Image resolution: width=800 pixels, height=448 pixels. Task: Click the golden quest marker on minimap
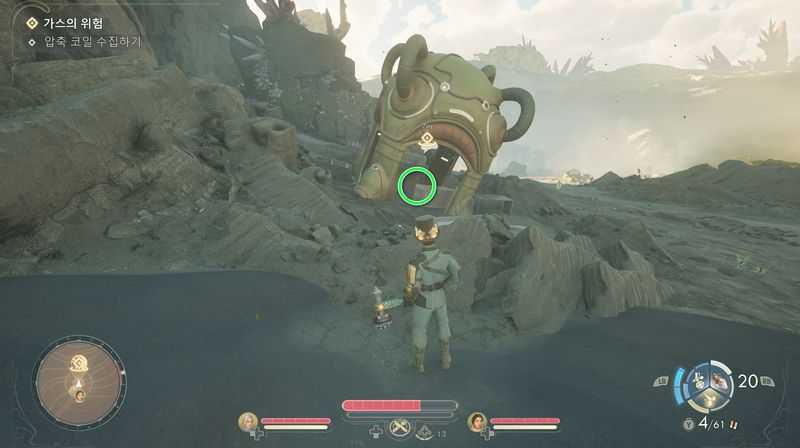[x=78, y=360]
